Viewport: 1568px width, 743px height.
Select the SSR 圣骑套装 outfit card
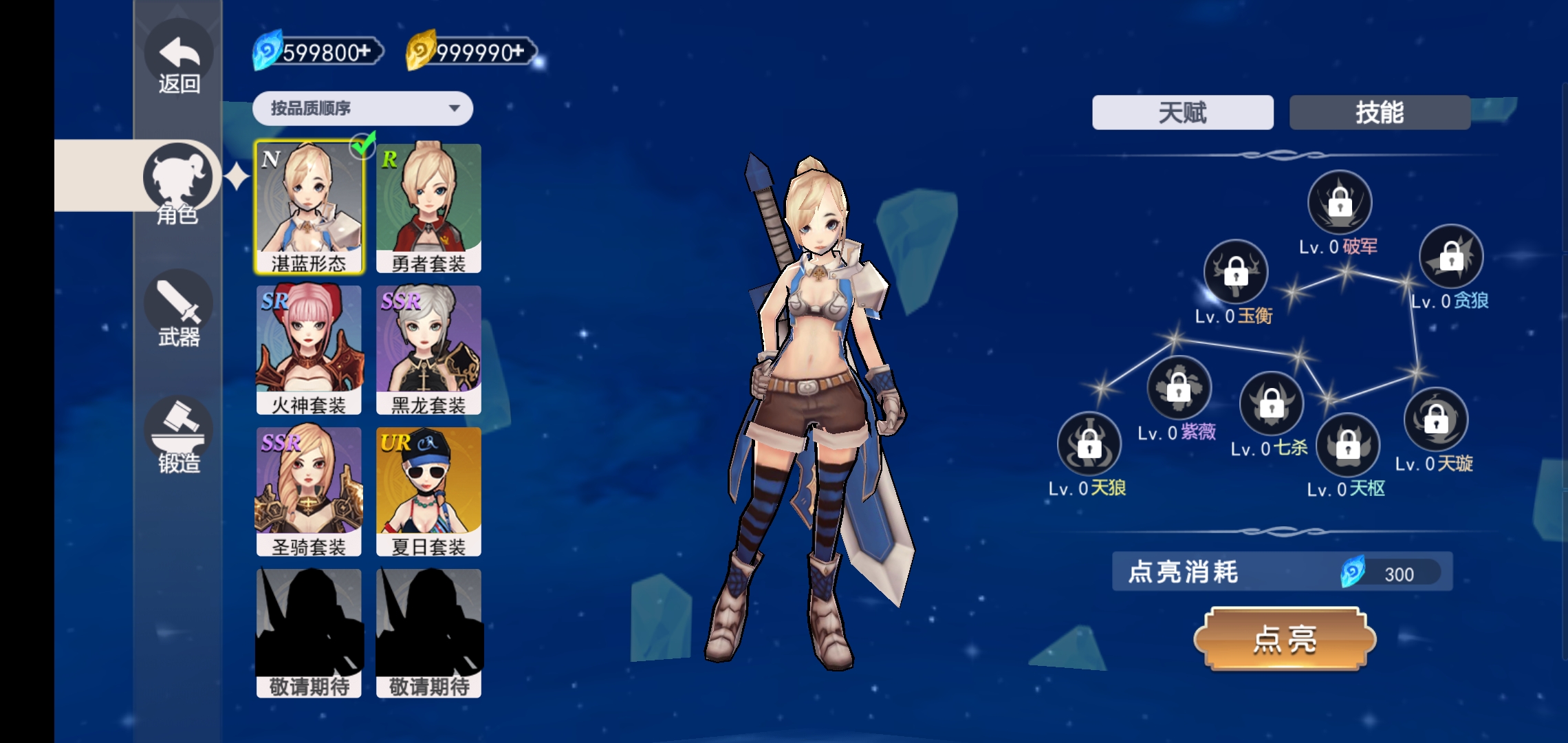pos(309,491)
